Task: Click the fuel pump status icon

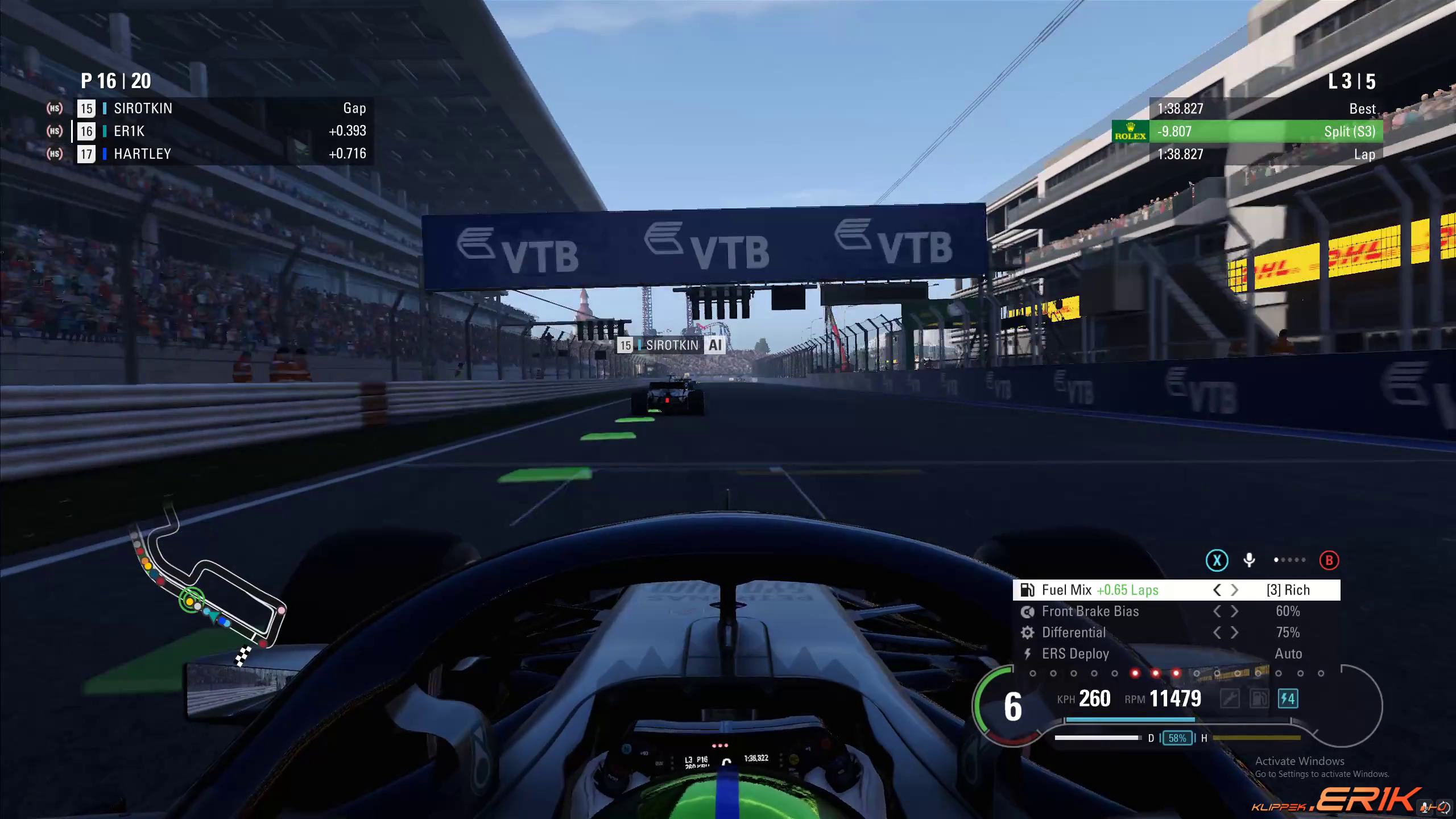Action: (x=1259, y=698)
